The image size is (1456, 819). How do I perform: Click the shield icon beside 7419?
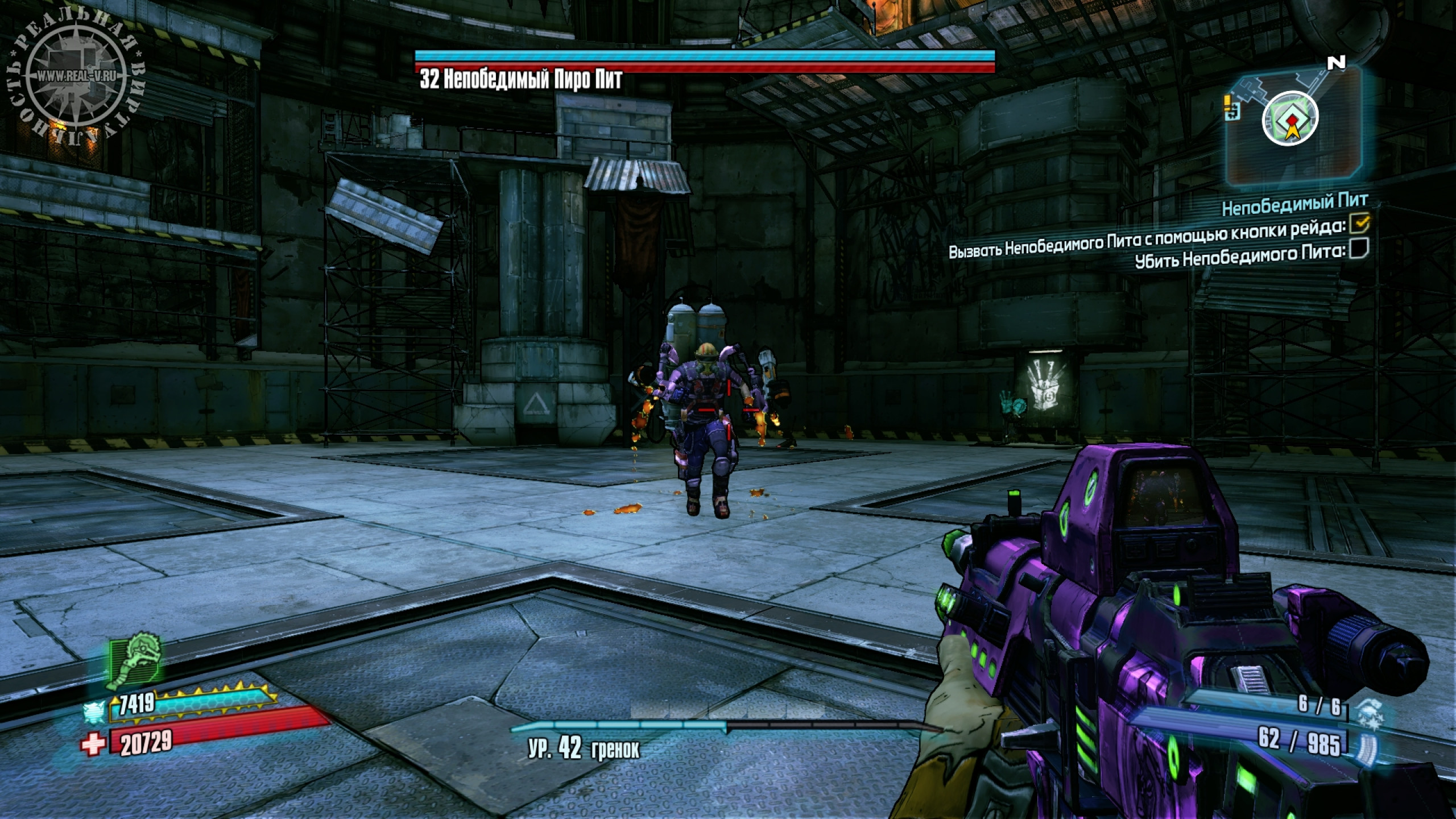[x=94, y=711]
